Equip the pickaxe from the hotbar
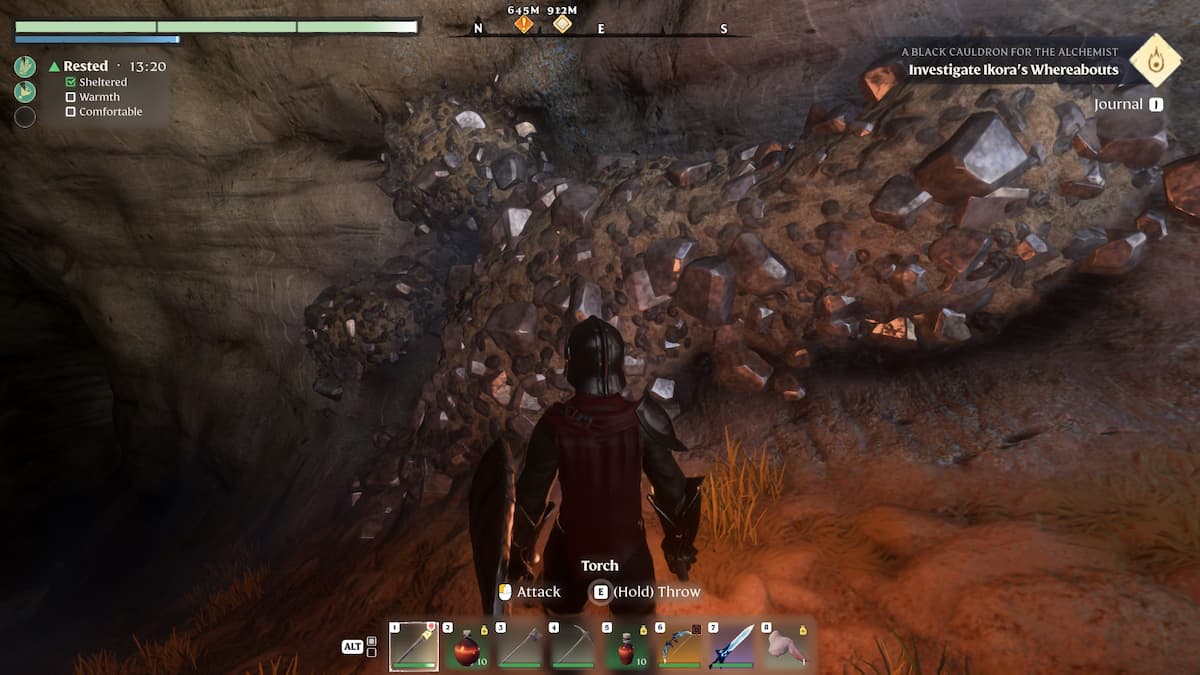Image resolution: width=1200 pixels, height=675 pixels. click(x=574, y=645)
